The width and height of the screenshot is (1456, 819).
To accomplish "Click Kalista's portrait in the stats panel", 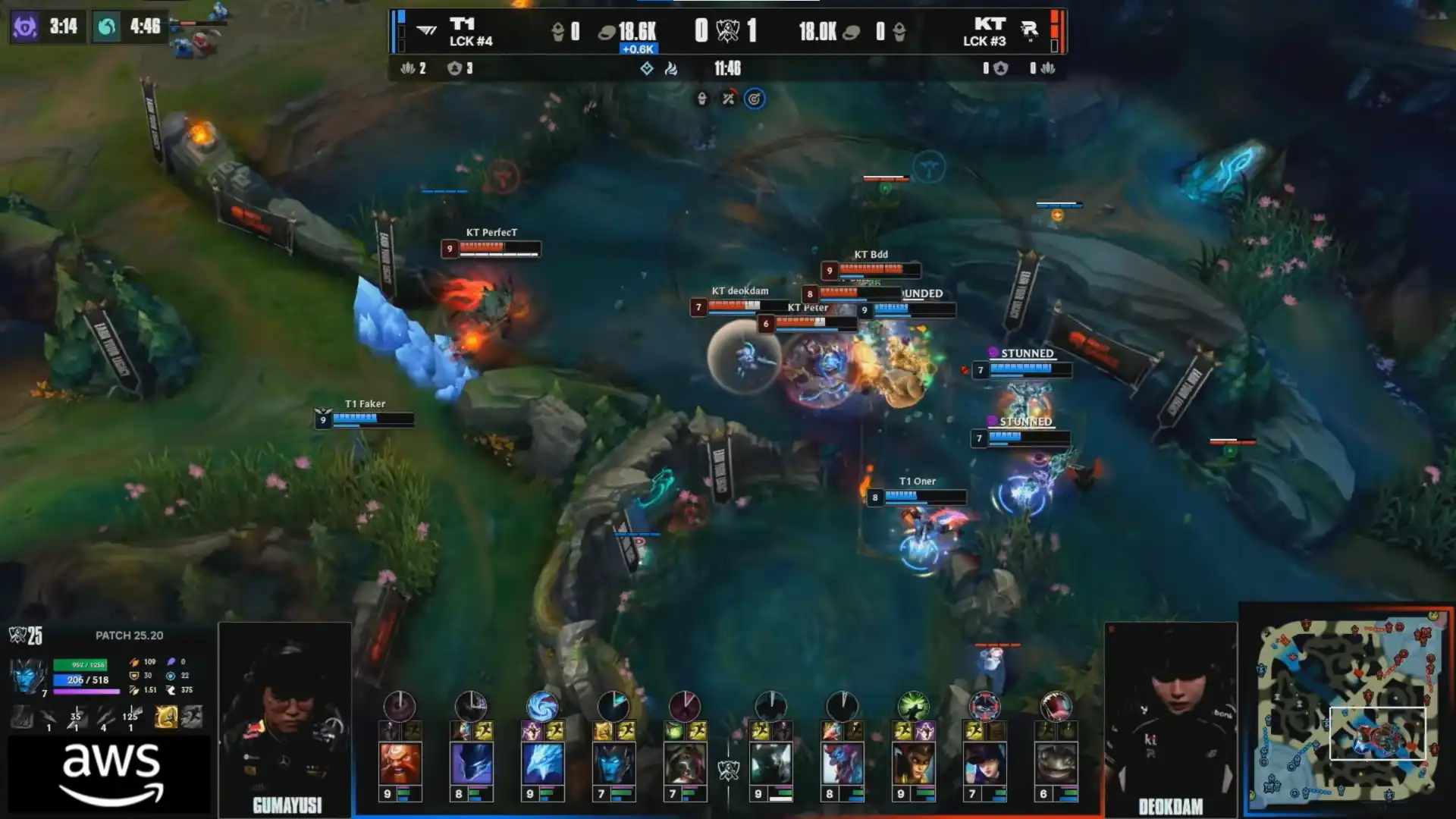I will [x=27, y=676].
